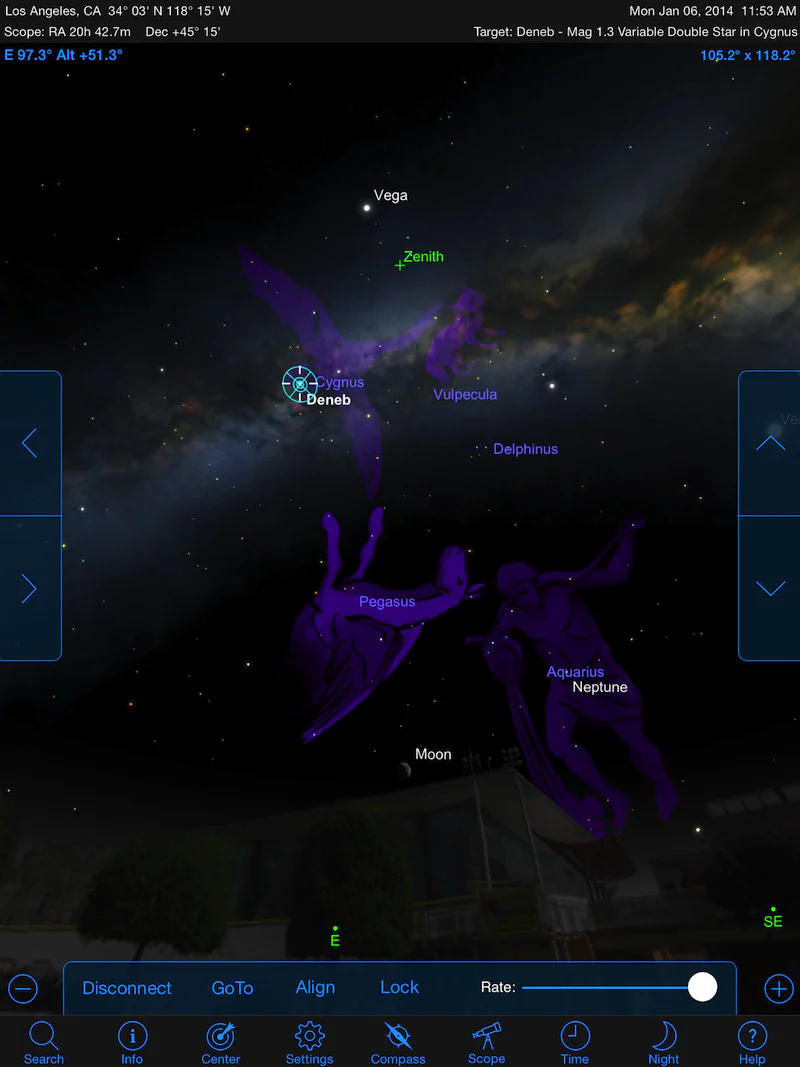Slew telescope left with the left arrow
This screenshot has width=800, height=1067.
[x=30, y=443]
